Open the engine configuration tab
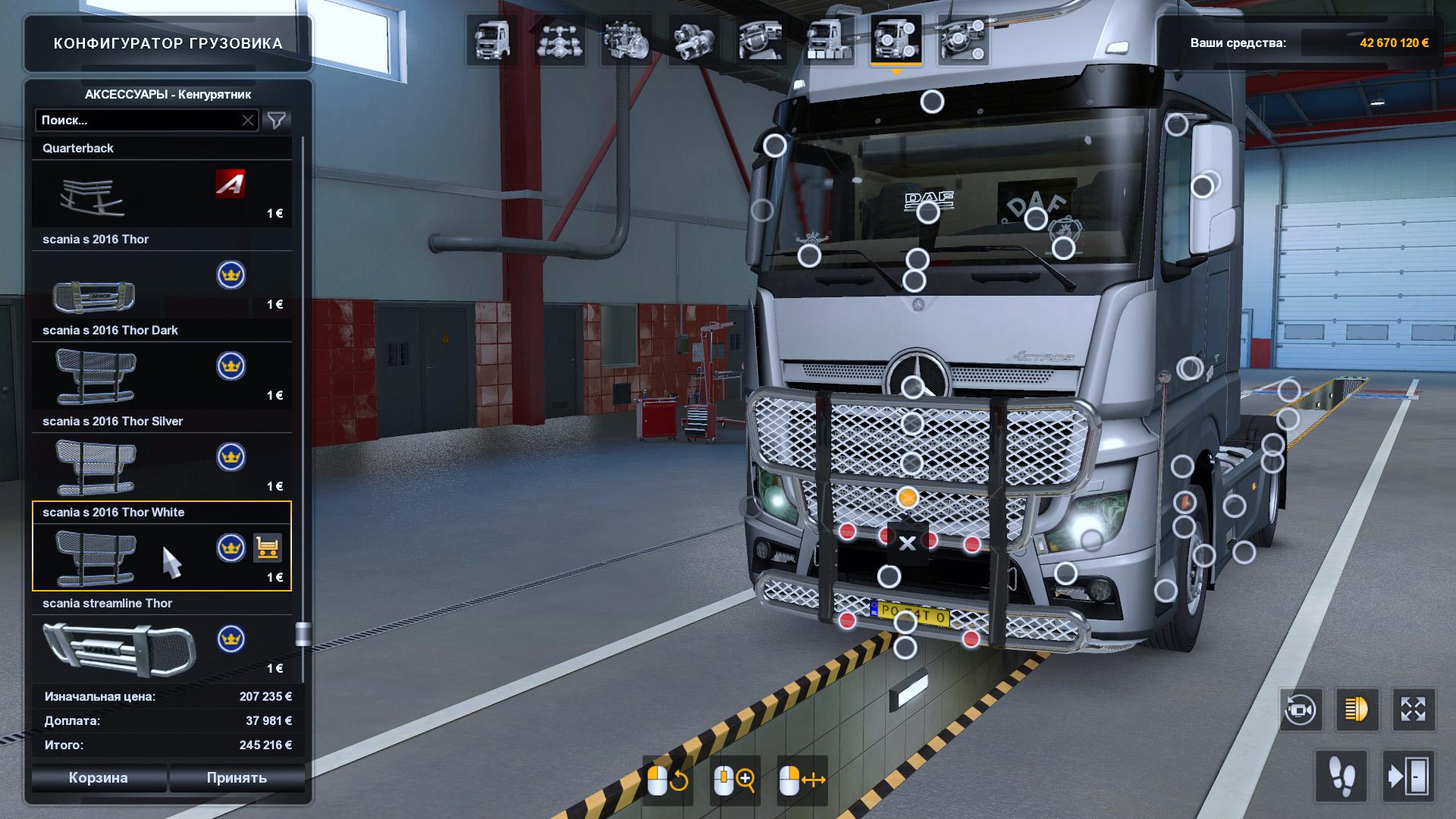 [x=626, y=39]
